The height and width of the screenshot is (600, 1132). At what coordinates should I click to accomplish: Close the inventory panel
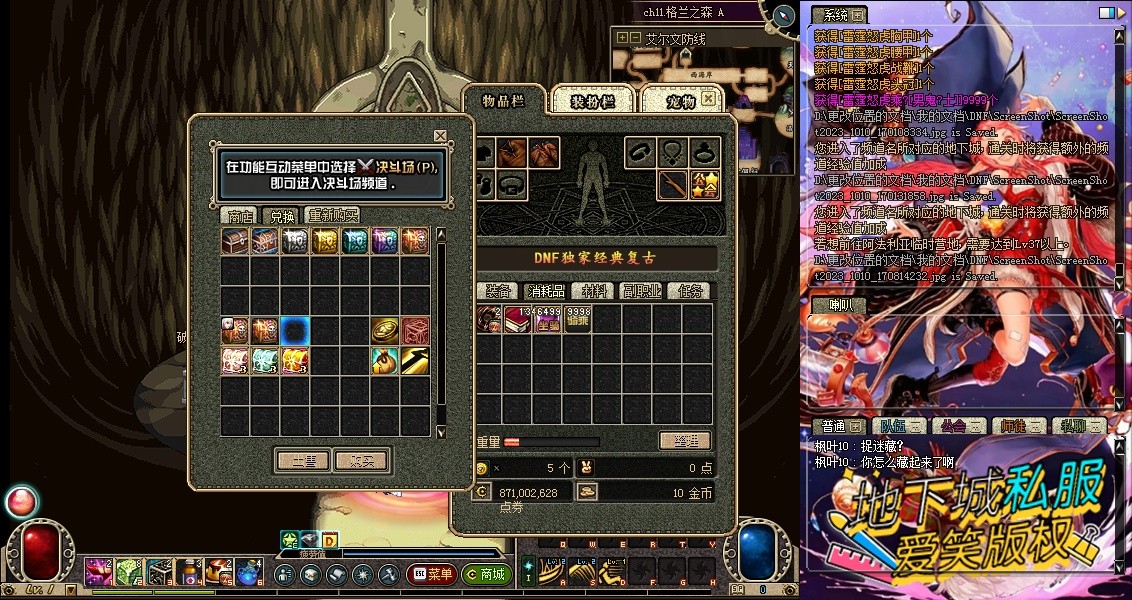point(708,98)
